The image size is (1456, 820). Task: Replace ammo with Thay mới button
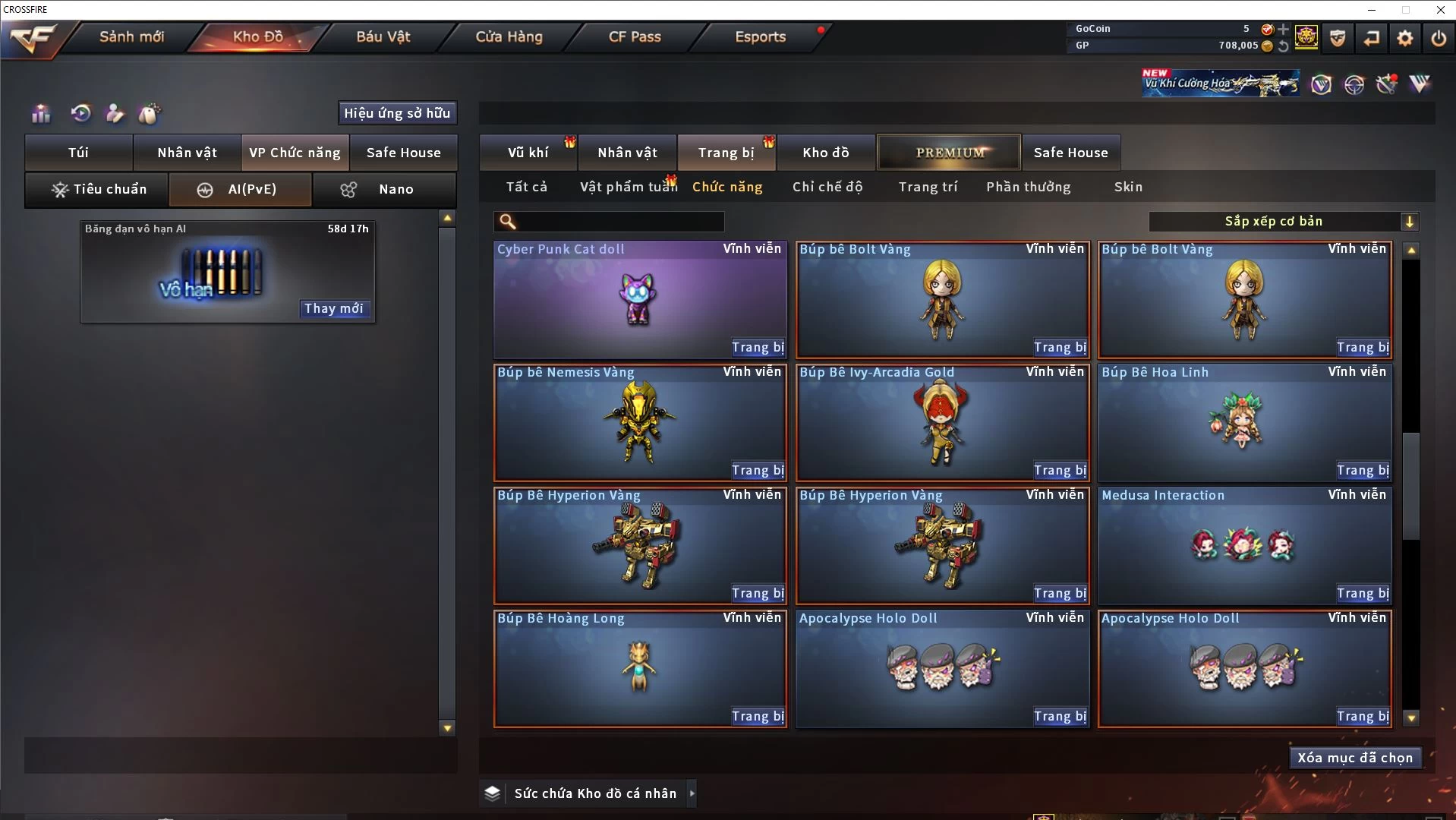pyautogui.click(x=334, y=308)
